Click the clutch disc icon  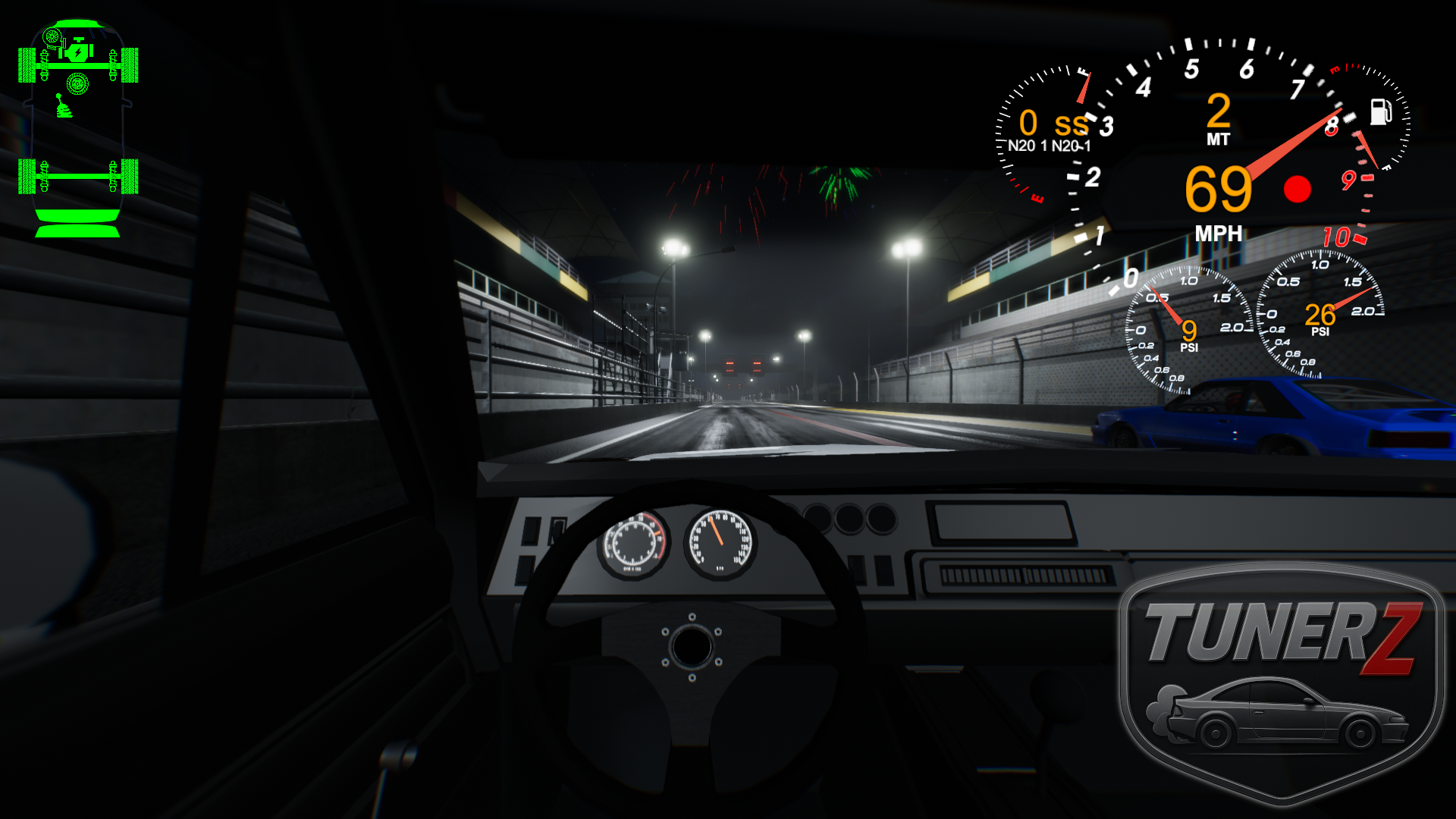pyautogui.click(x=77, y=83)
